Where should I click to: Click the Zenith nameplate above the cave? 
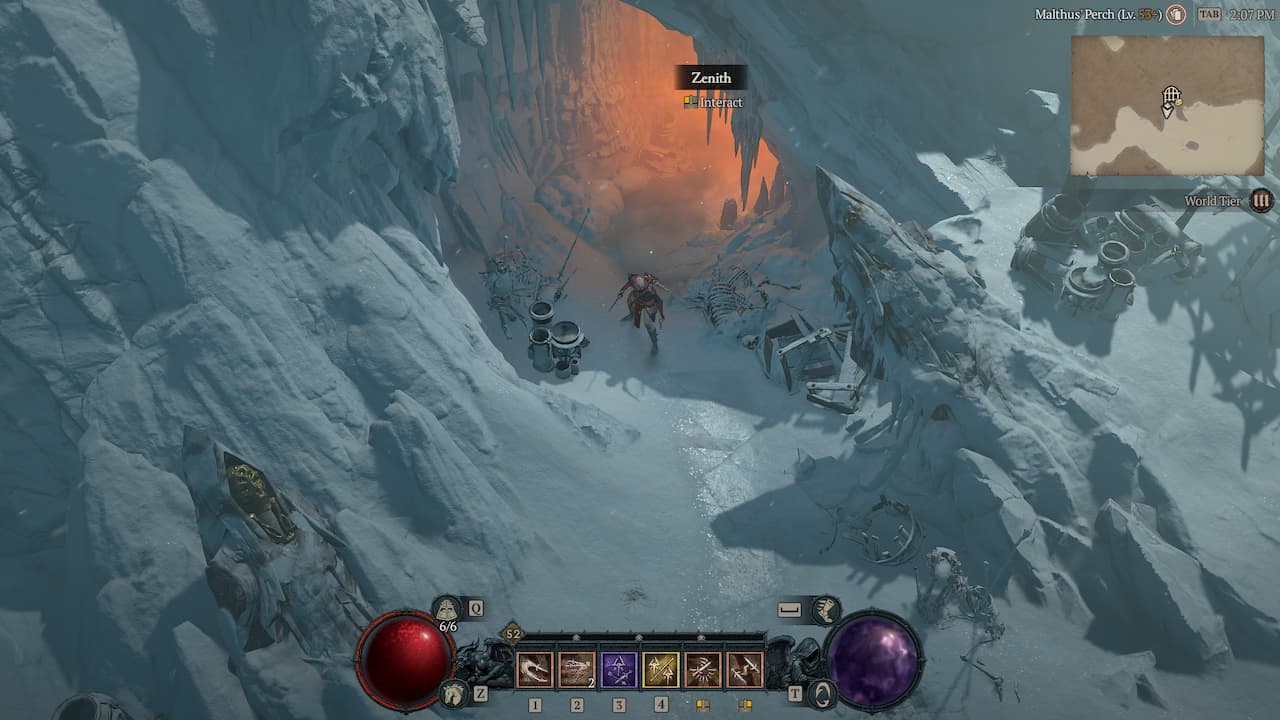[x=711, y=77]
